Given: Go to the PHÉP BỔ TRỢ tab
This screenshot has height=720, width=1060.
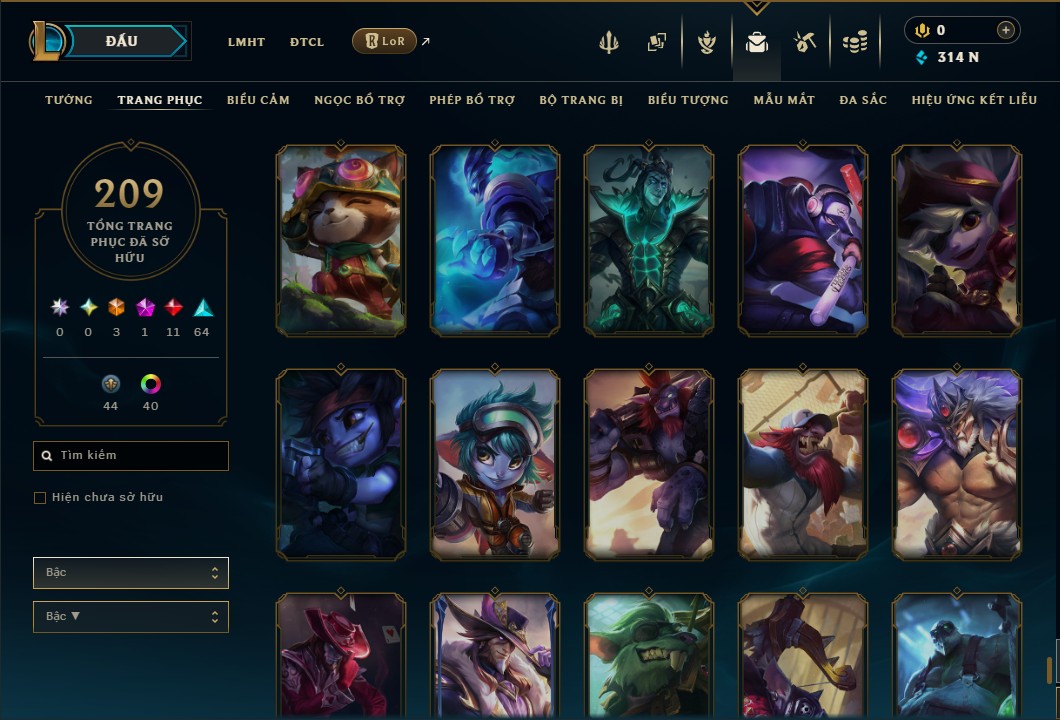Looking at the screenshot, I should (x=472, y=100).
